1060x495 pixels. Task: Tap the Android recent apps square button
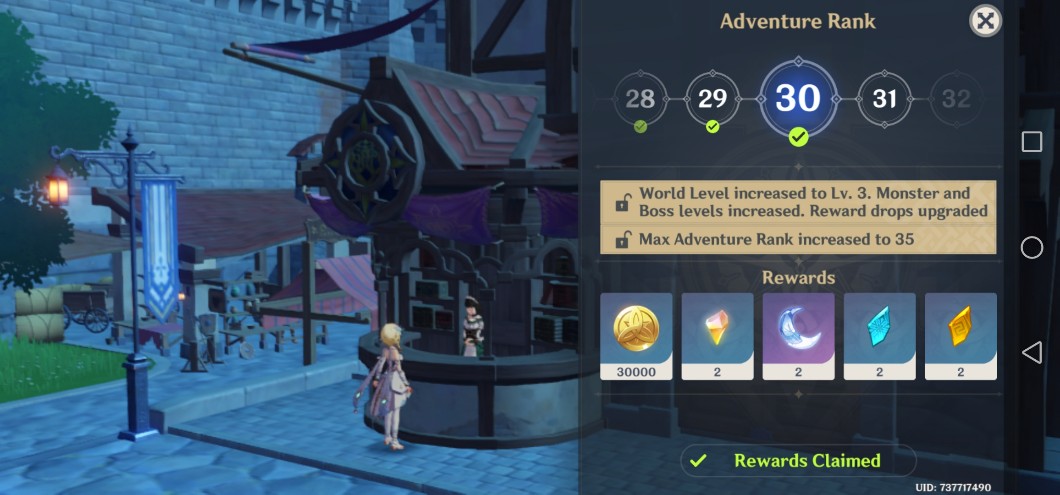click(1032, 142)
